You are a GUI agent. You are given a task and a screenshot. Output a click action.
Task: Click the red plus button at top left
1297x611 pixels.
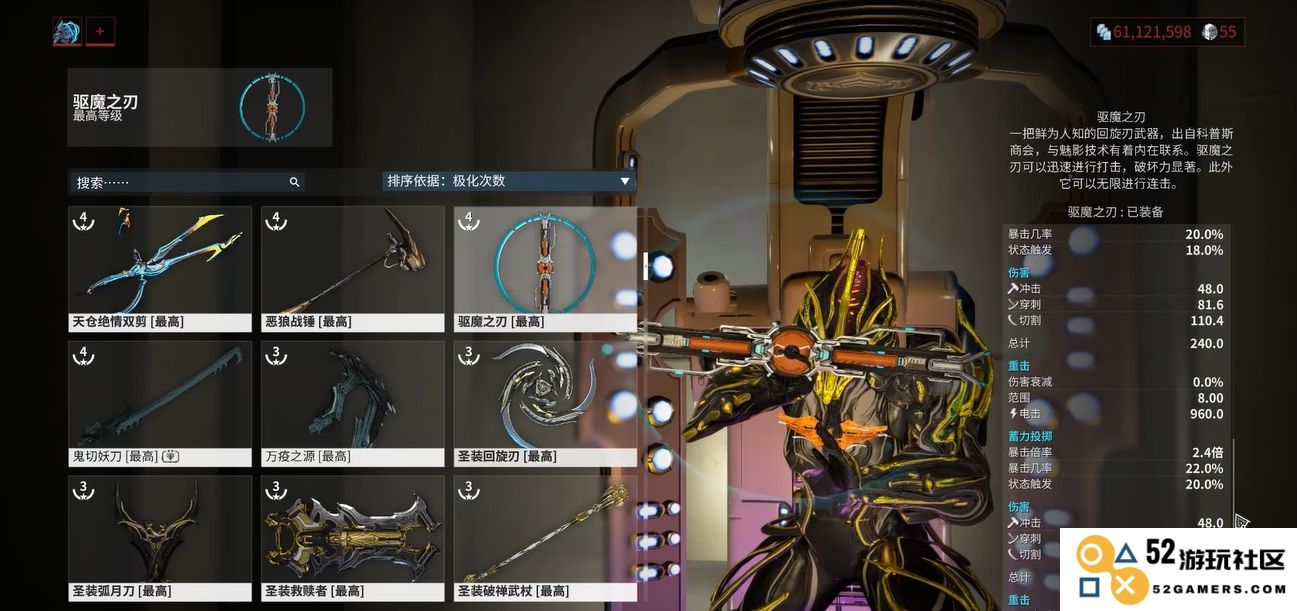pyautogui.click(x=100, y=31)
